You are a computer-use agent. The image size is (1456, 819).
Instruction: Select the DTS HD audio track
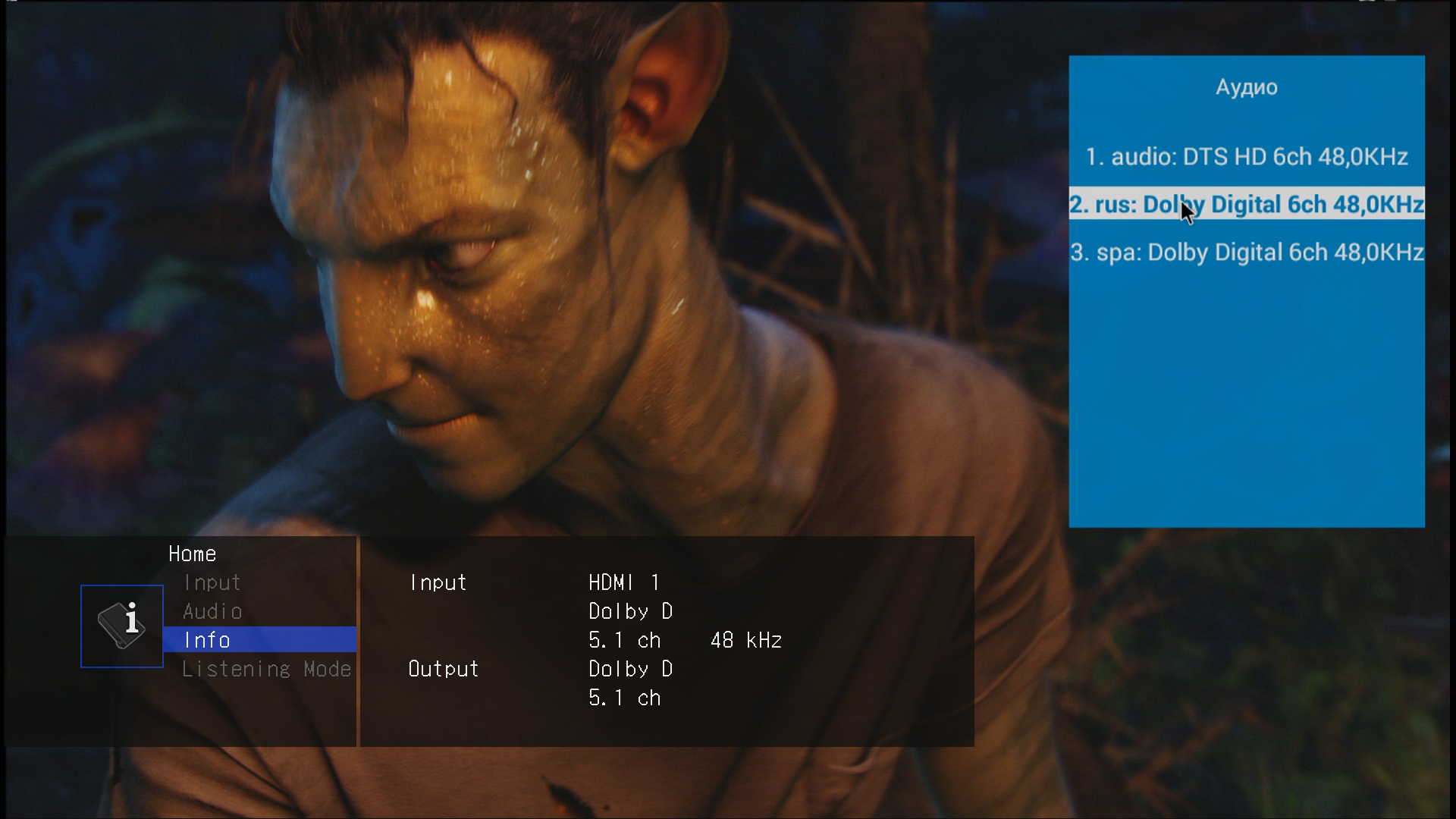pyautogui.click(x=1246, y=157)
